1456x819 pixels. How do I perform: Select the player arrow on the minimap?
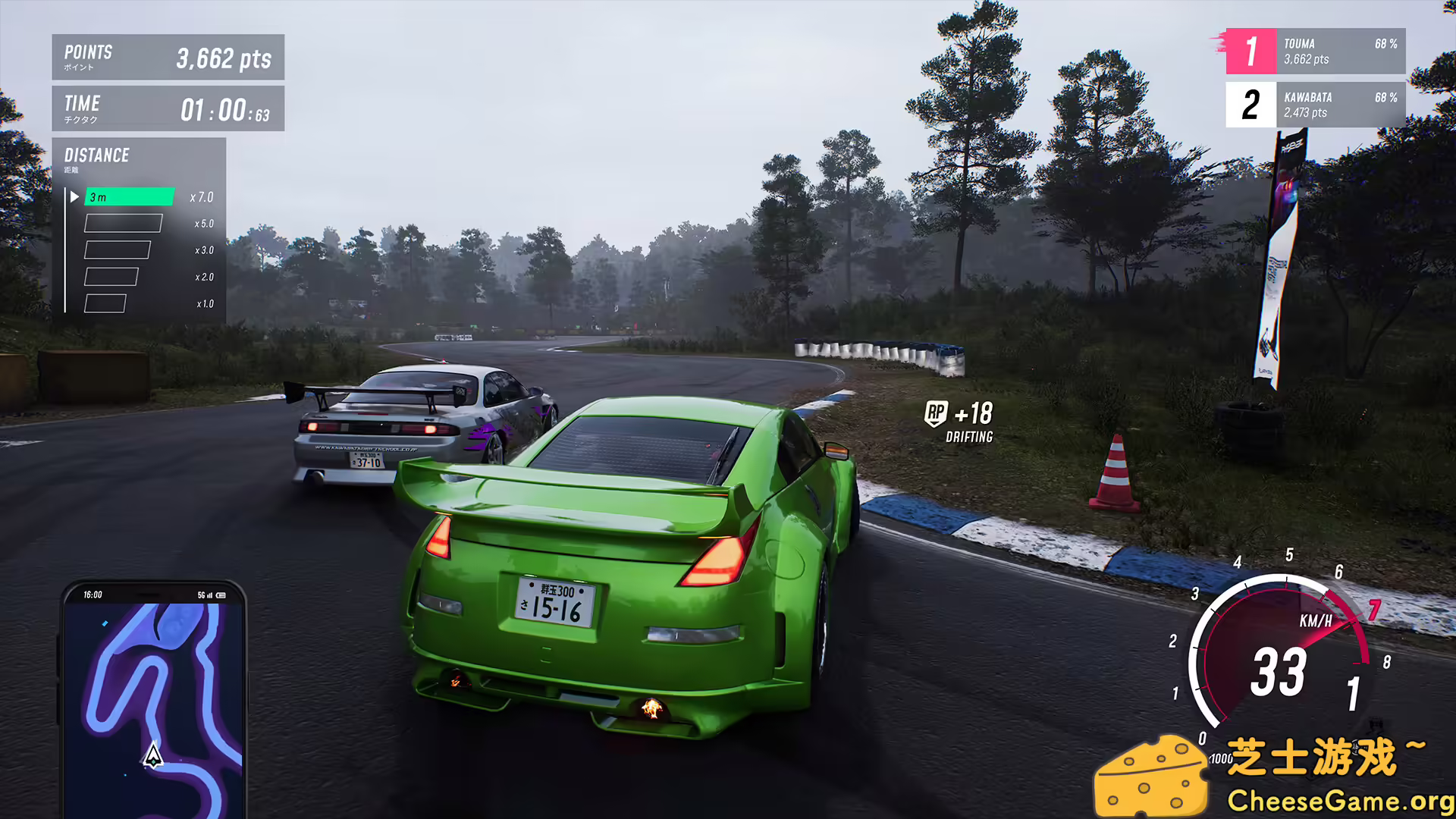[153, 755]
